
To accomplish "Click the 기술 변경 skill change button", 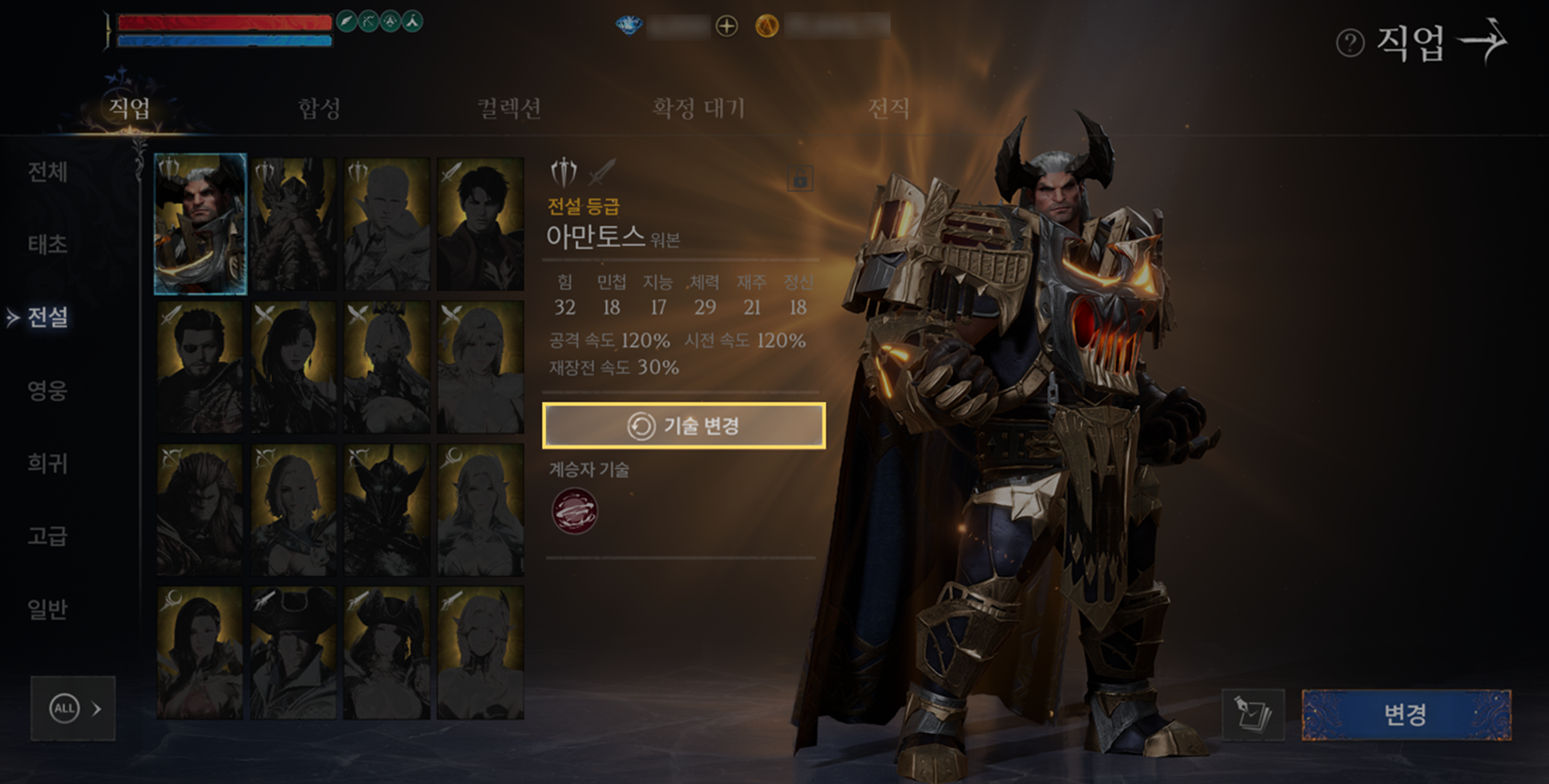I will click(x=683, y=426).
